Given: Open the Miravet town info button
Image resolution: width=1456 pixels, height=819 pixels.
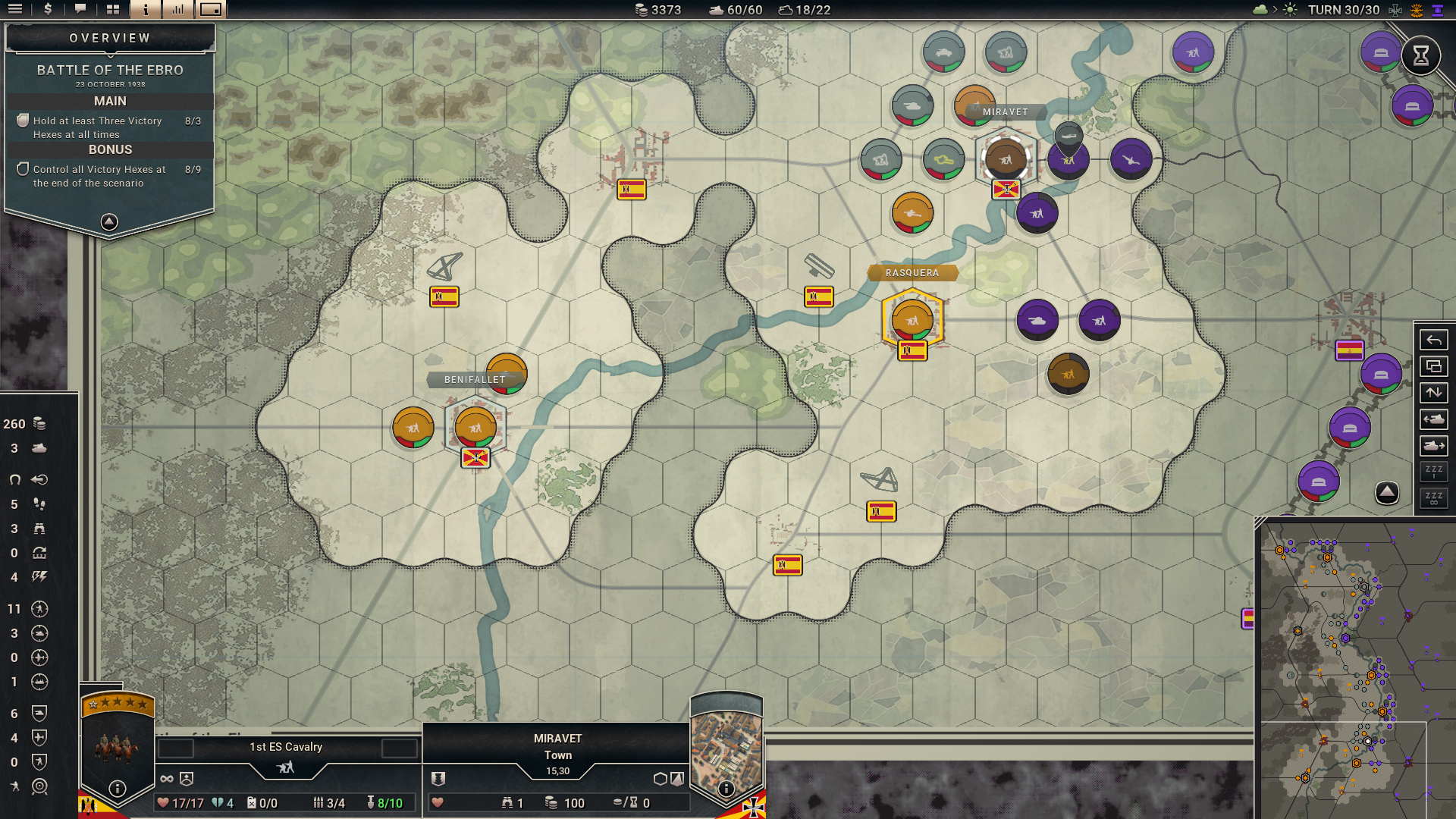Looking at the screenshot, I should tap(726, 789).
